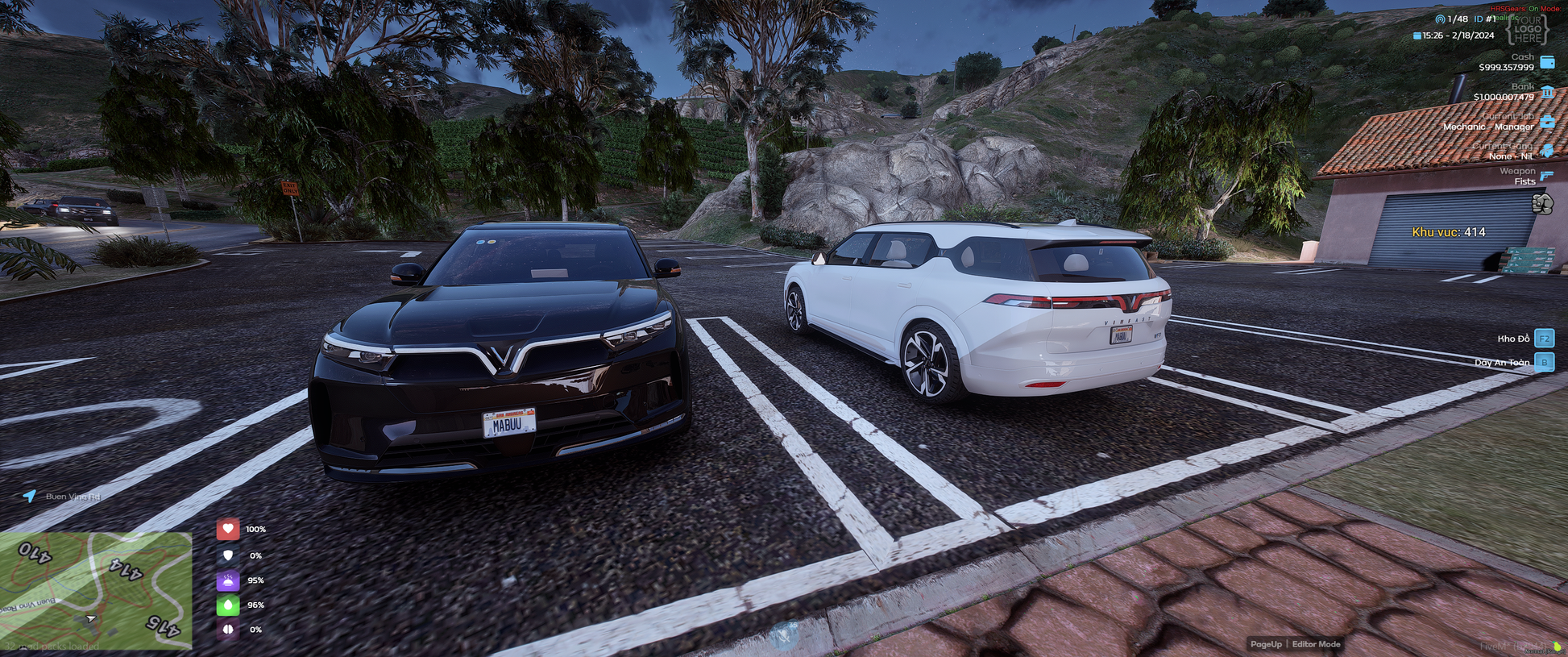The height and width of the screenshot is (657, 1568).
Task: Click the Current Job briefcase icon
Action: point(1547,122)
